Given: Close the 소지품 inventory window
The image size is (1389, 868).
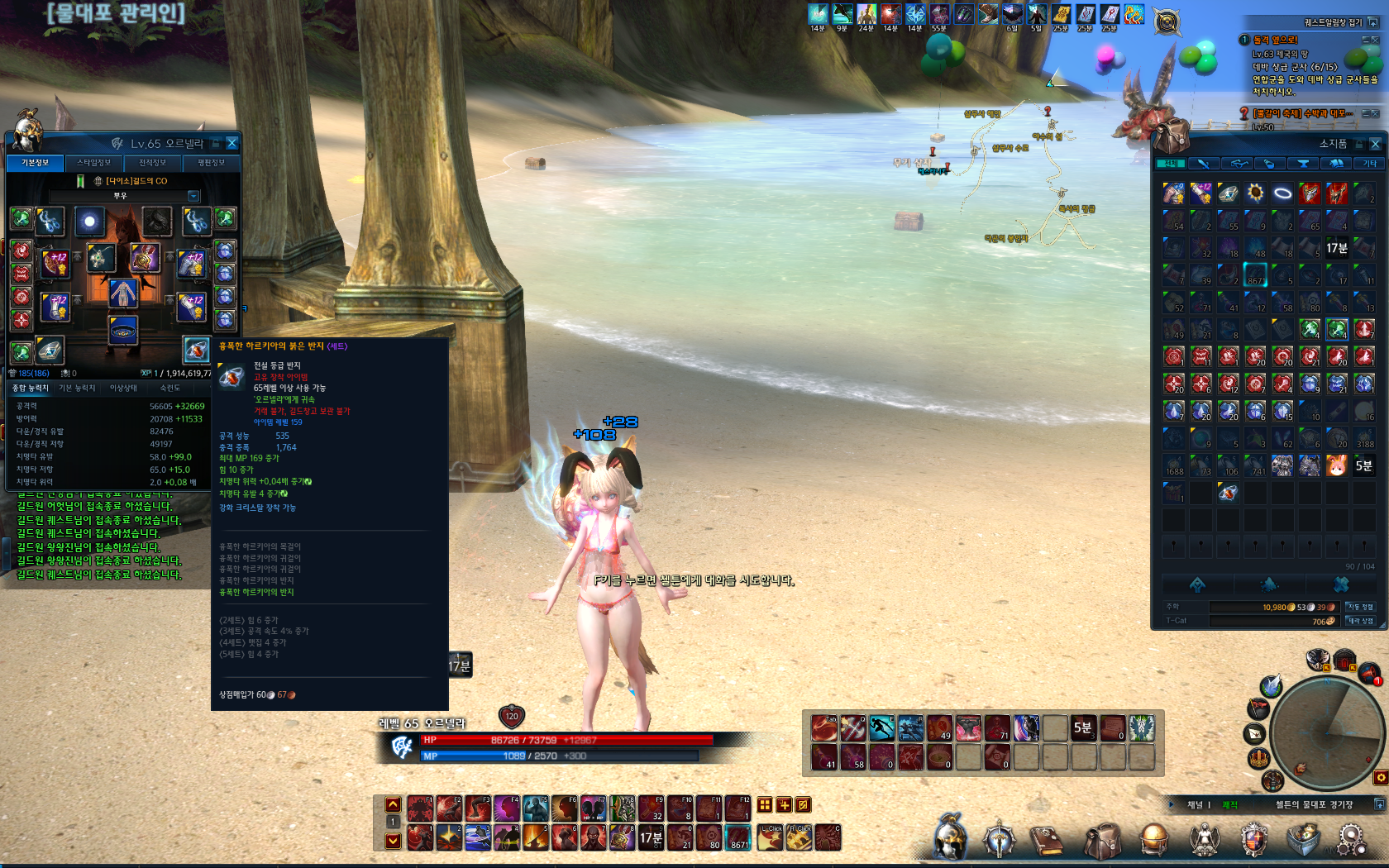Looking at the screenshot, I should [x=1376, y=144].
